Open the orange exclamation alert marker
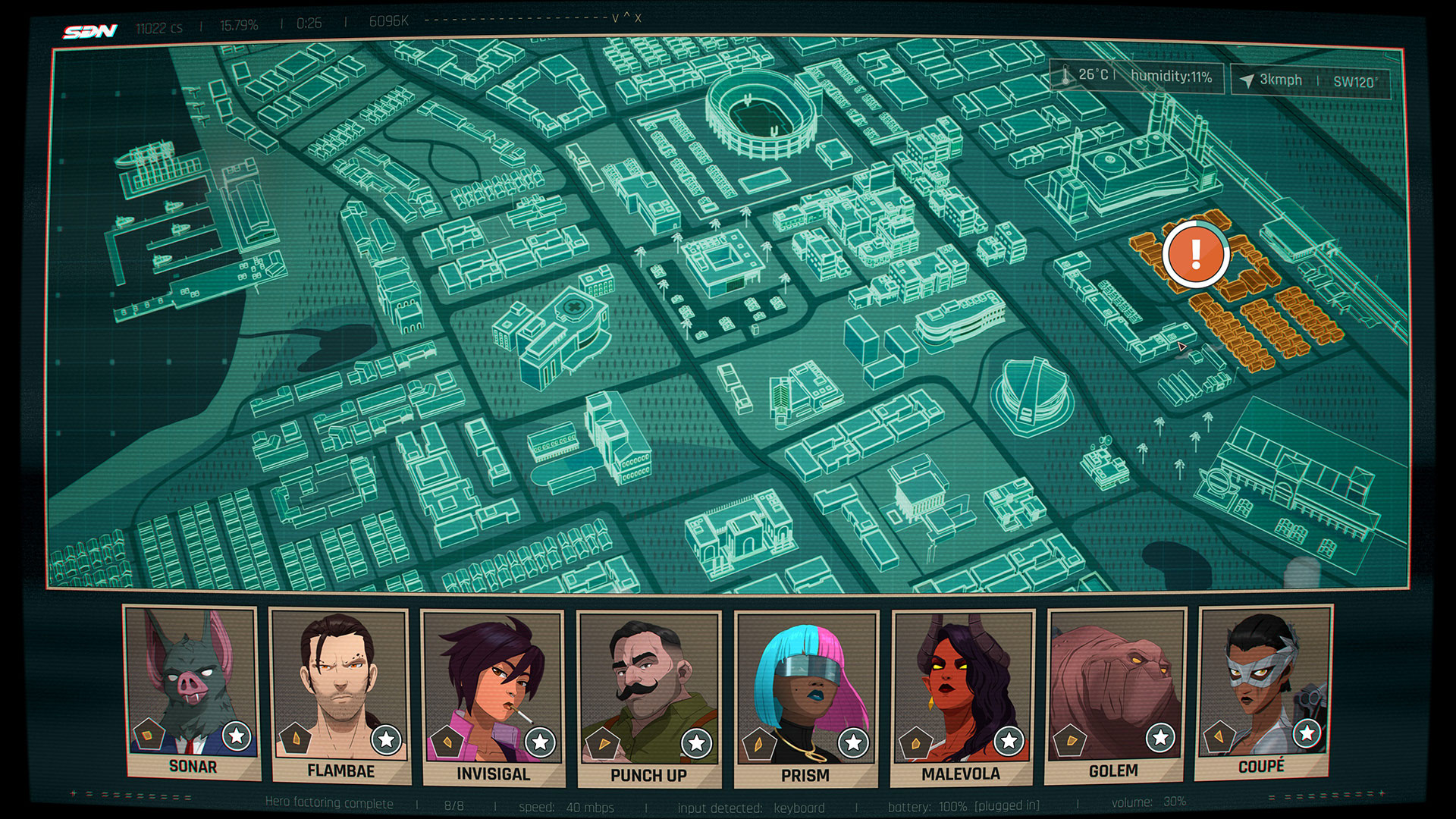 tap(1196, 254)
